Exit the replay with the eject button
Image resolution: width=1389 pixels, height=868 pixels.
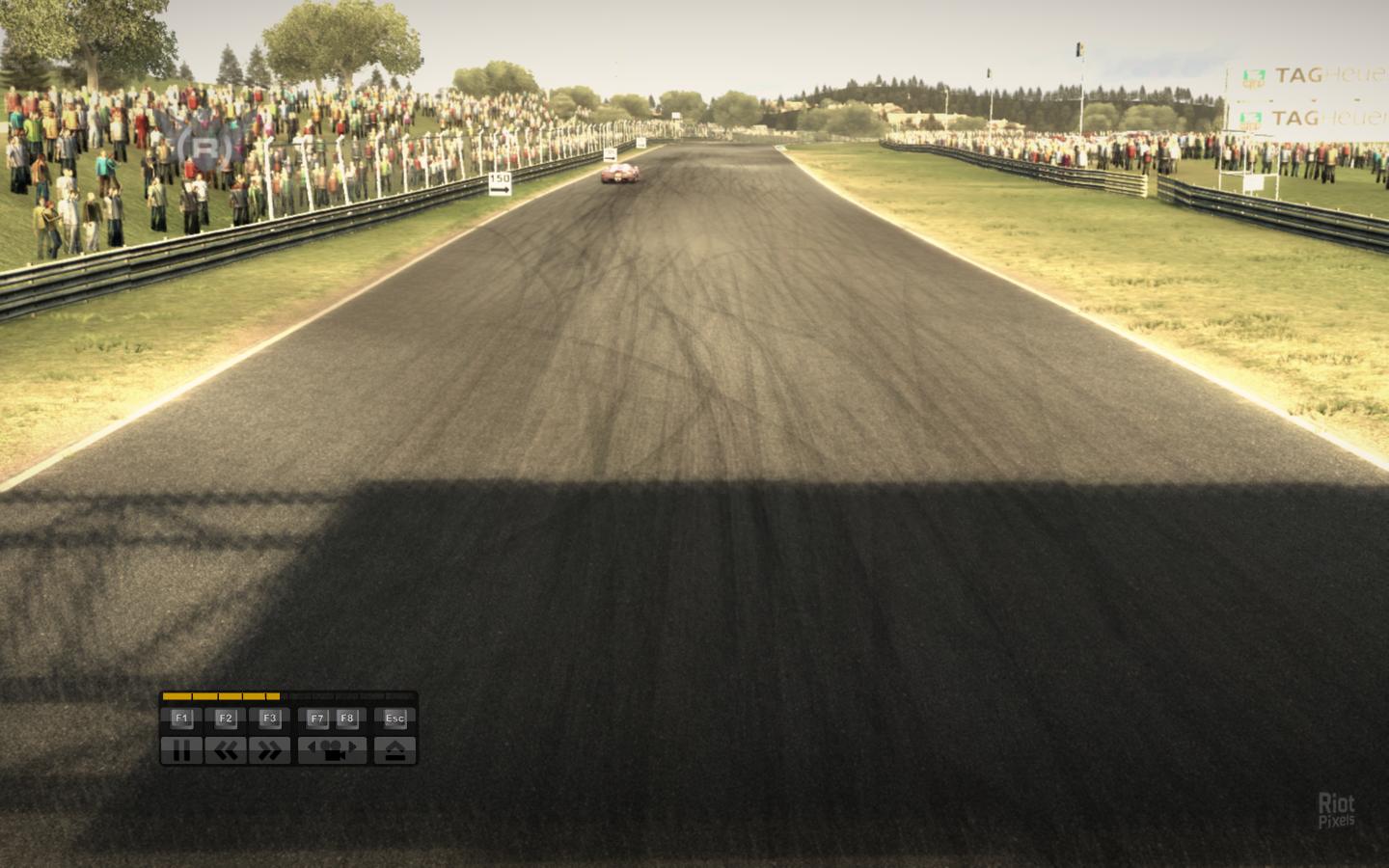[395, 749]
